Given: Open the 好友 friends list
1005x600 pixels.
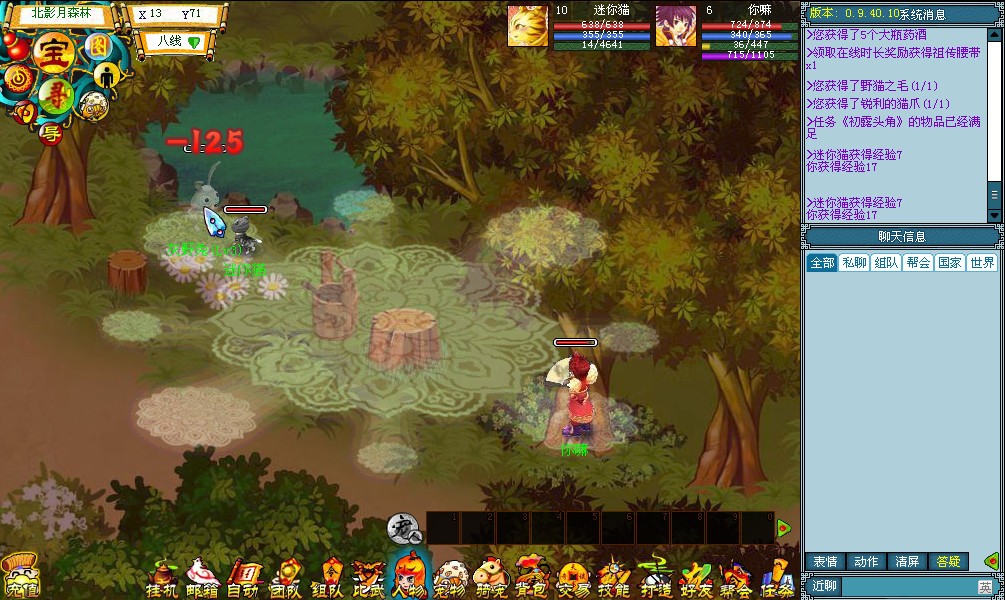Looking at the screenshot, I should tap(694, 578).
